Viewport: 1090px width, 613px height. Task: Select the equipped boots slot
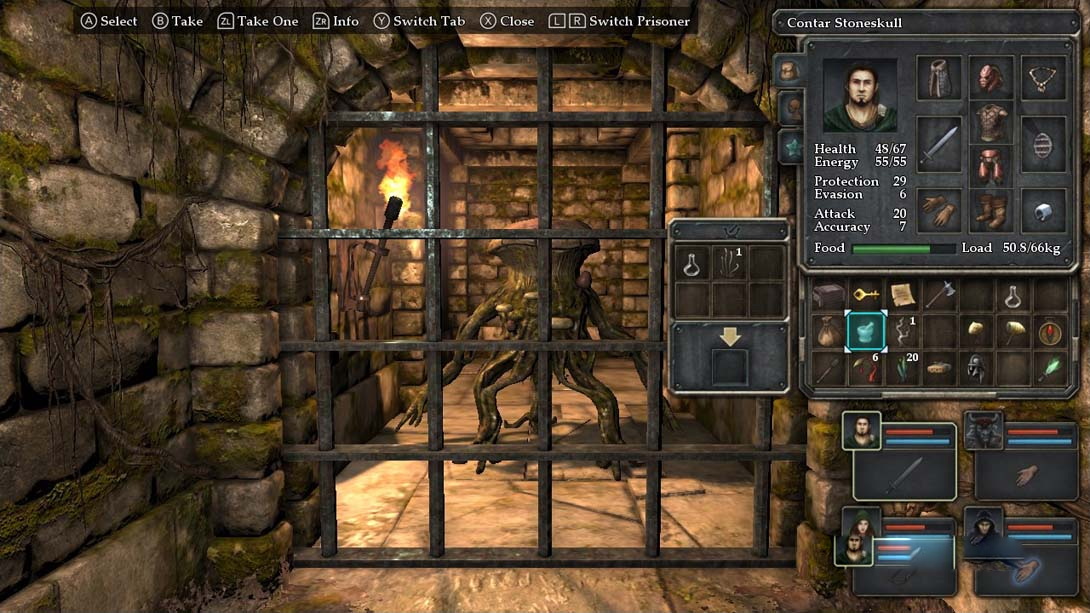pyautogui.click(x=992, y=211)
